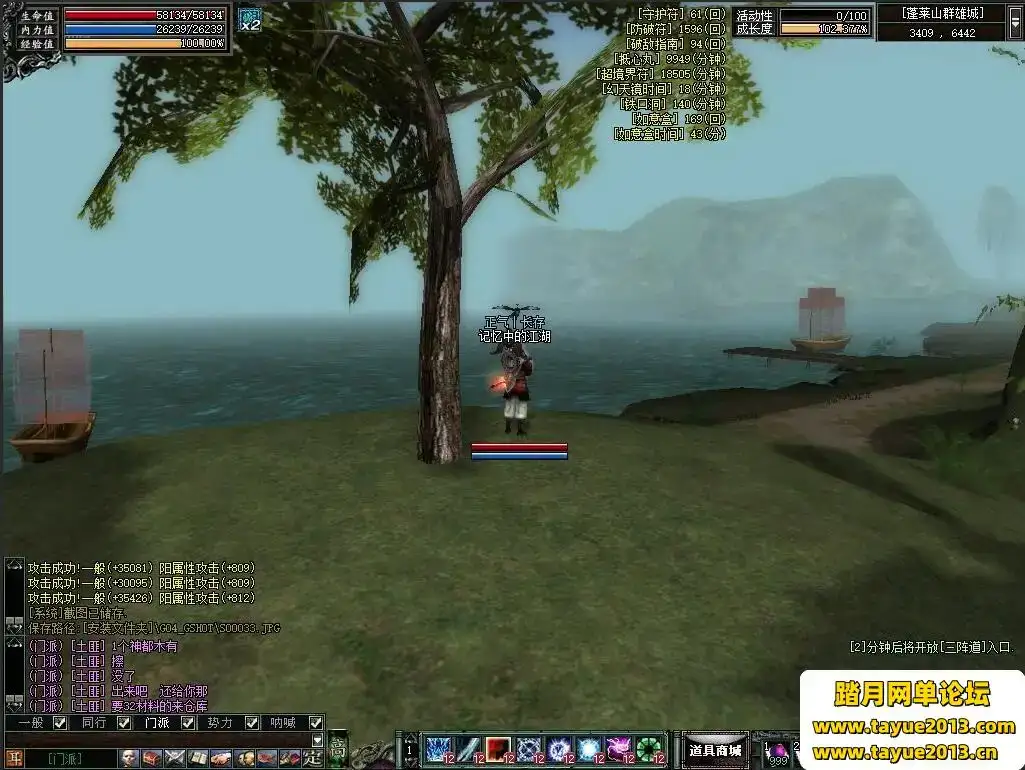The width and height of the screenshot is (1025, 770).
Task: Uncheck the 门派 chat channel filter
Action: tap(188, 723)
